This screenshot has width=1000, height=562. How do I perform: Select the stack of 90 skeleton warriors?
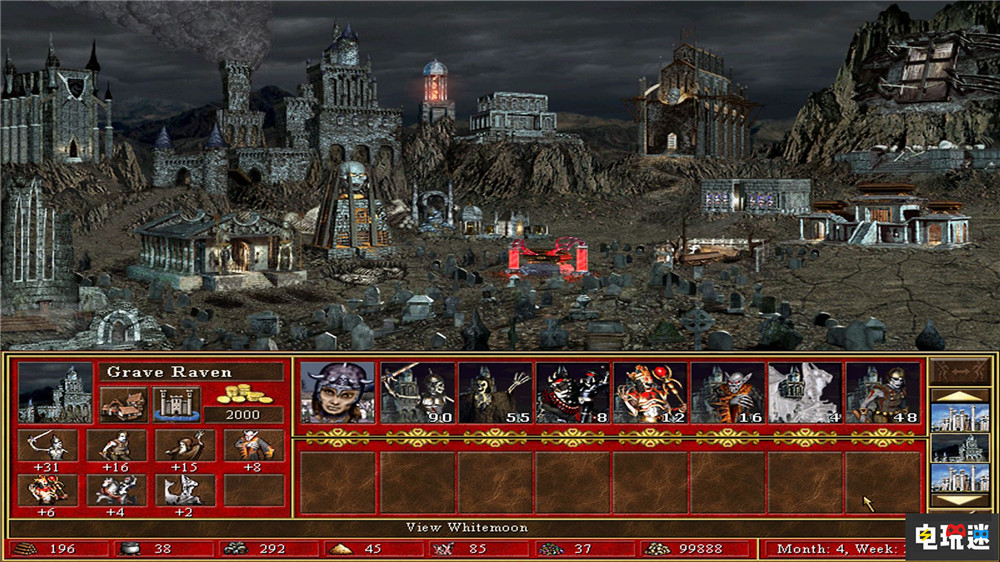[416, 392]
